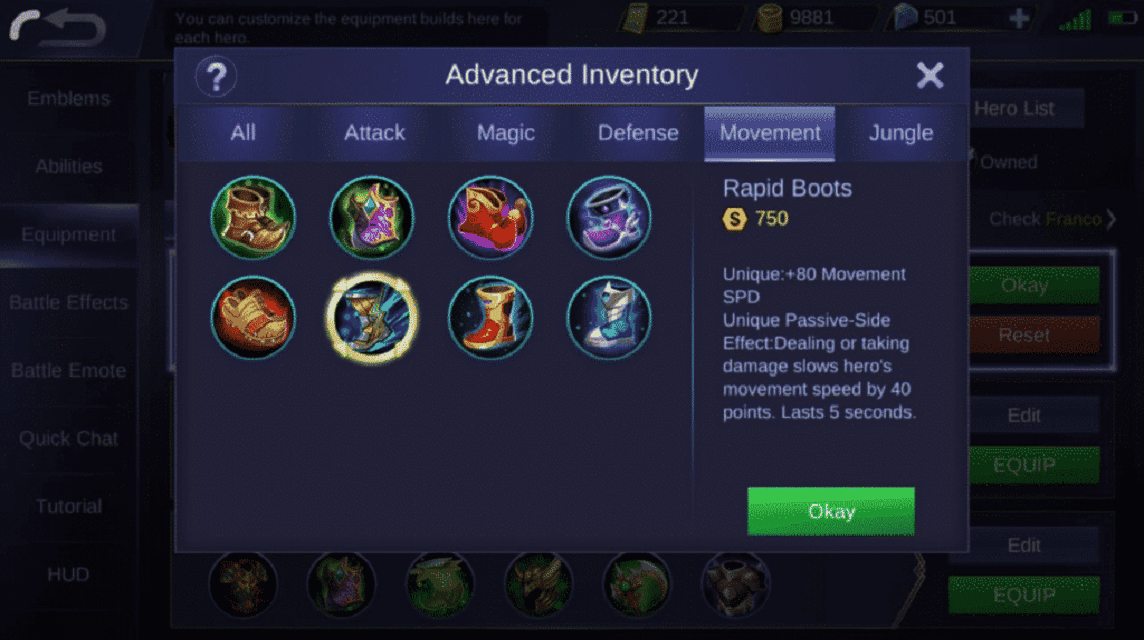Choose the brown leather boots with green border
Image resolution: width=1144 pixels, height=640 pixels.
253,217
